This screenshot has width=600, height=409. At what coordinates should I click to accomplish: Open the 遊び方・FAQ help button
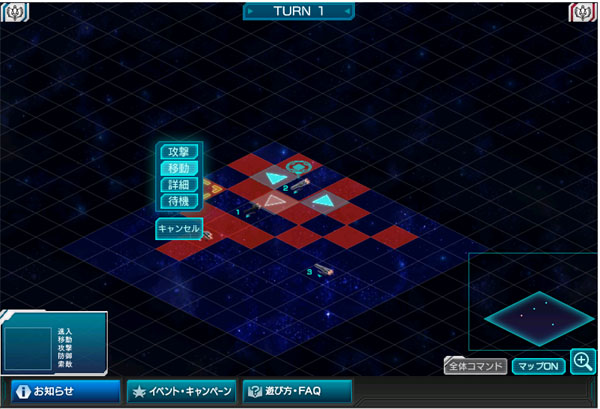[297, 391]
